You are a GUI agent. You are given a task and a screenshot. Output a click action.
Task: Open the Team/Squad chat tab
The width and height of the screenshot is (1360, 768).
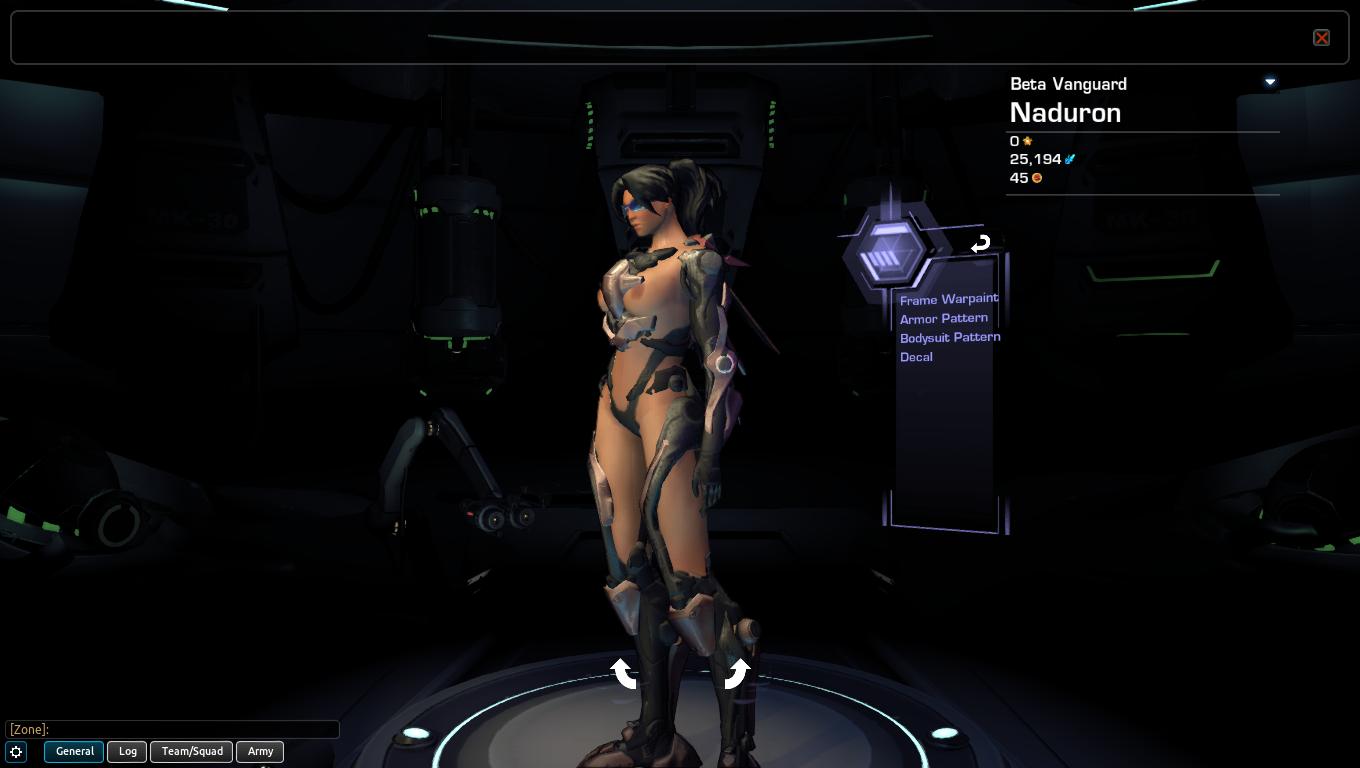(x=192, y=751)
